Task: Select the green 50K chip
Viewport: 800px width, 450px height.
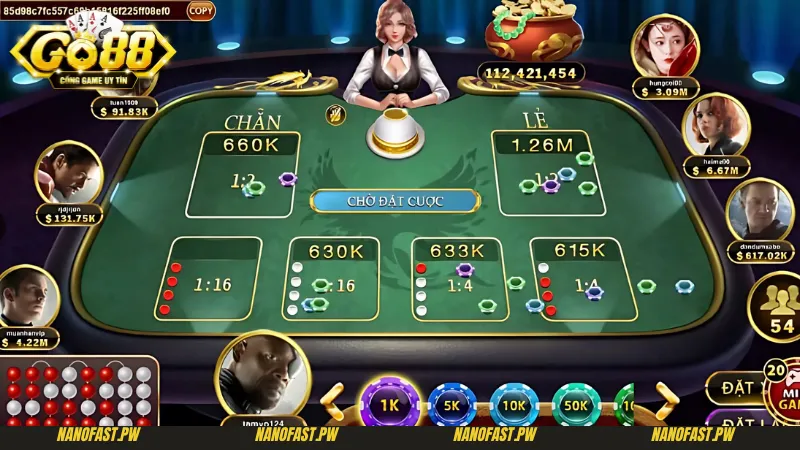Action: (x=575, y=405)
